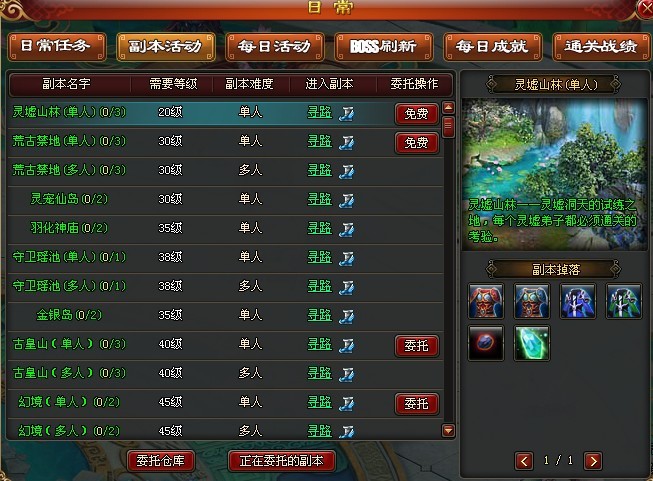Image resolution: width=653 pixels, height=481 pixels.
Task: Open the 每日活动 tab
Action: click(x=275, y=47)
